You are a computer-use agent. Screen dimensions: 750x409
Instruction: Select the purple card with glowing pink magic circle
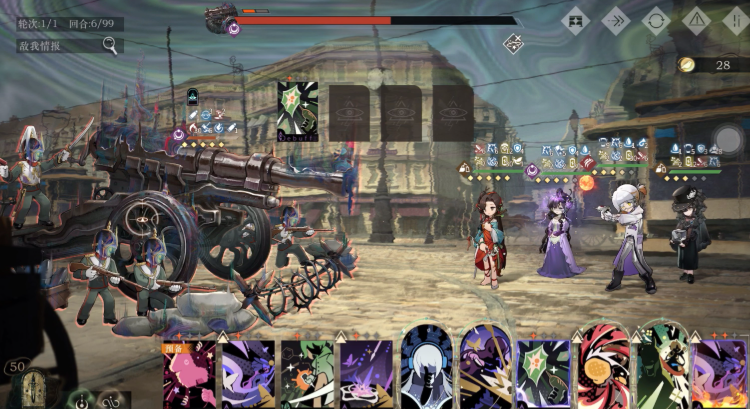tap(366, 375)
